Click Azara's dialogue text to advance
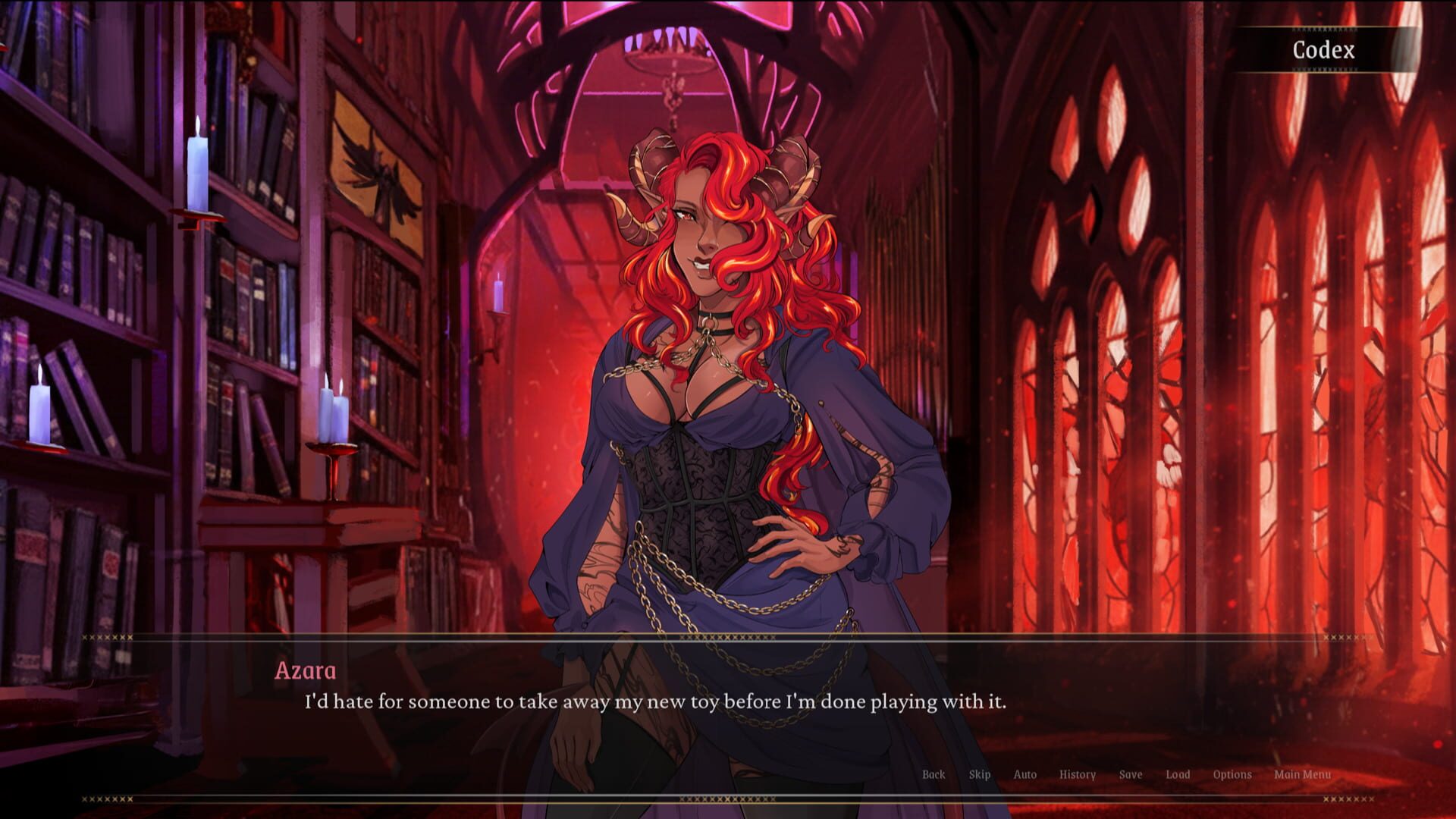The image size is (1456, 819). 654,702
